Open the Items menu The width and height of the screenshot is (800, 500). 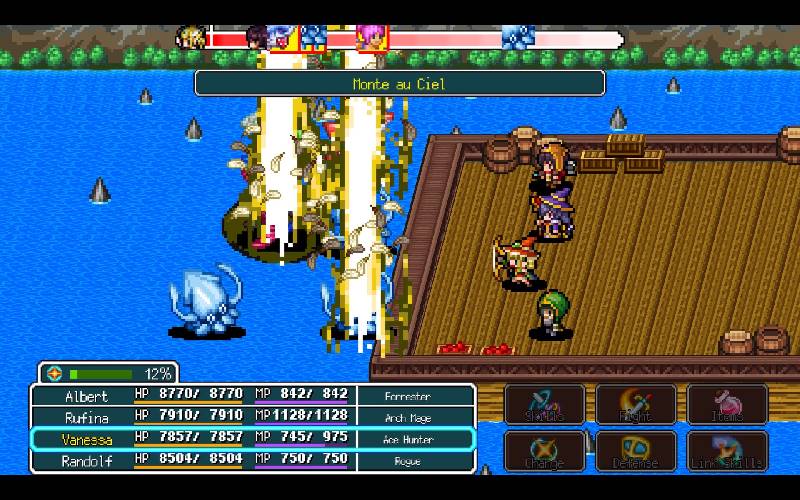(x=727, y=404)
